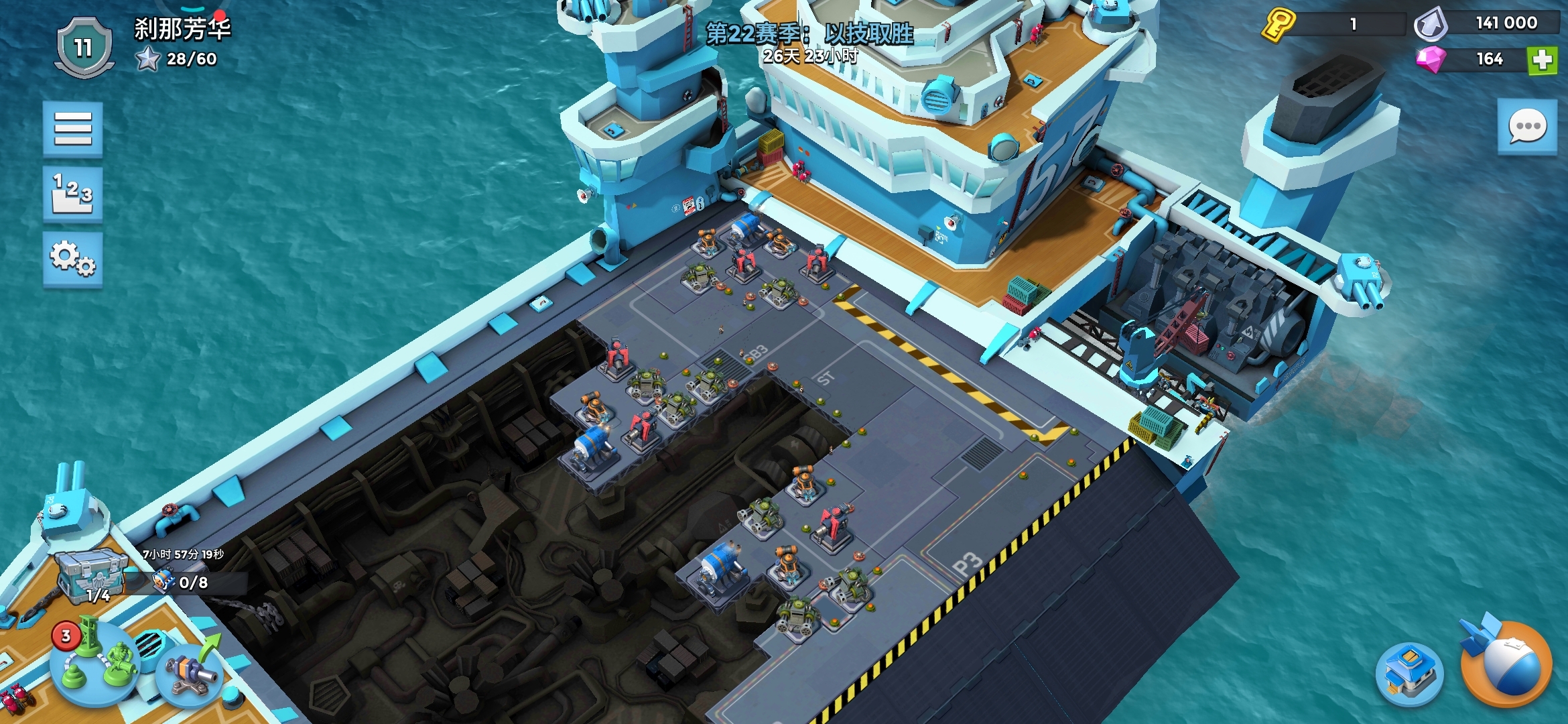Check the gold key counter
The width and height of the screenshot is (1568, 724).
click(1279, 25)
